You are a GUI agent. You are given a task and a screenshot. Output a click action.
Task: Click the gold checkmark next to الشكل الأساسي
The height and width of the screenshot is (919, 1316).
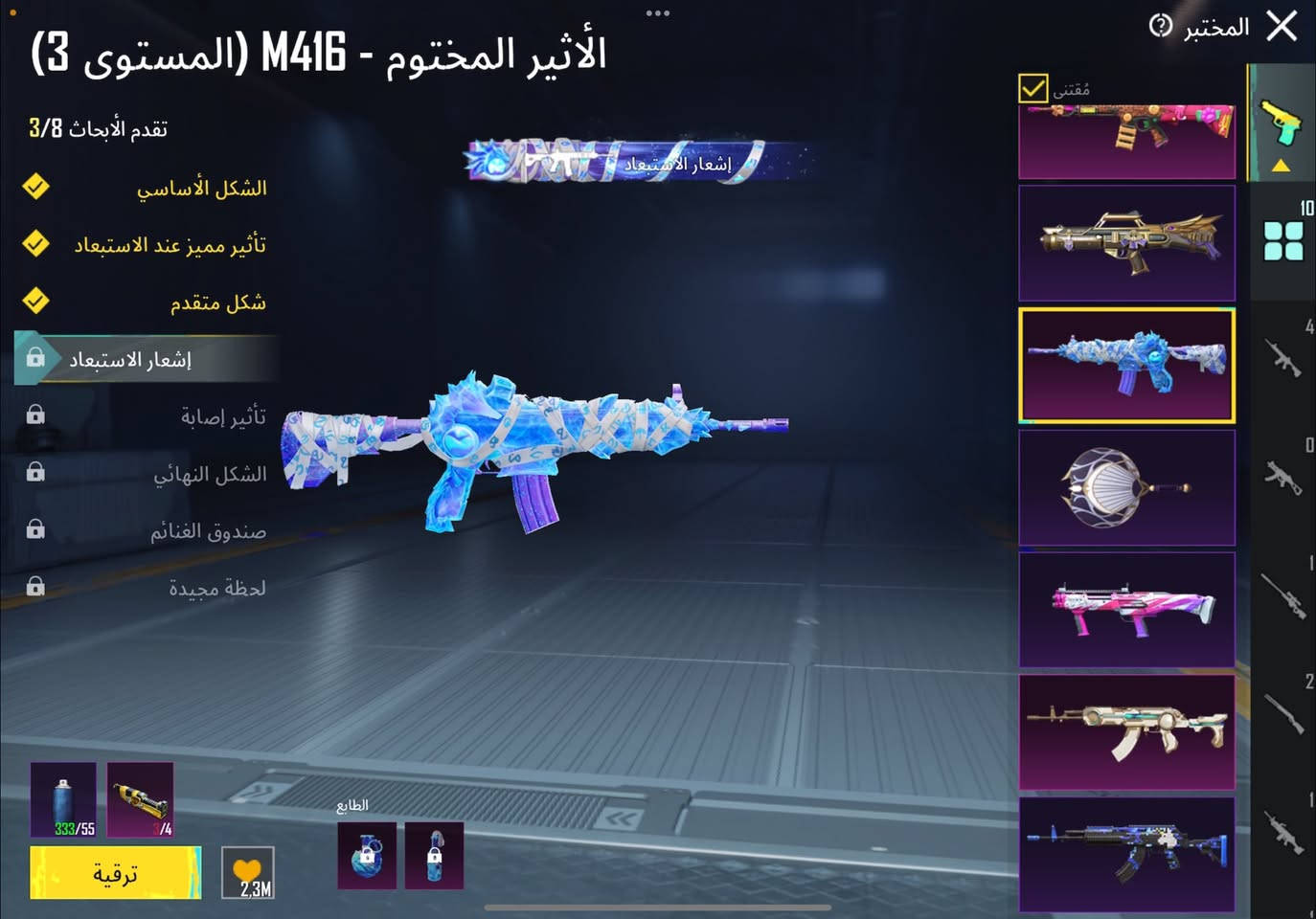pyautogui.click(x=36, y=188)
